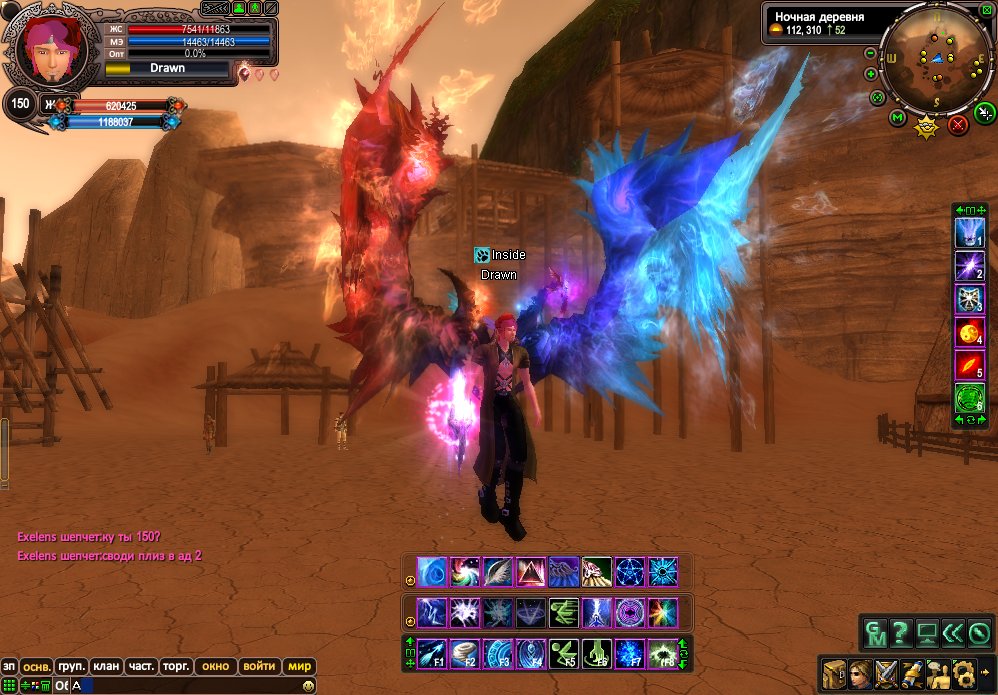Toggle the red crossed-swords PK mode button
998x695 pixels.
pos(958,125)
